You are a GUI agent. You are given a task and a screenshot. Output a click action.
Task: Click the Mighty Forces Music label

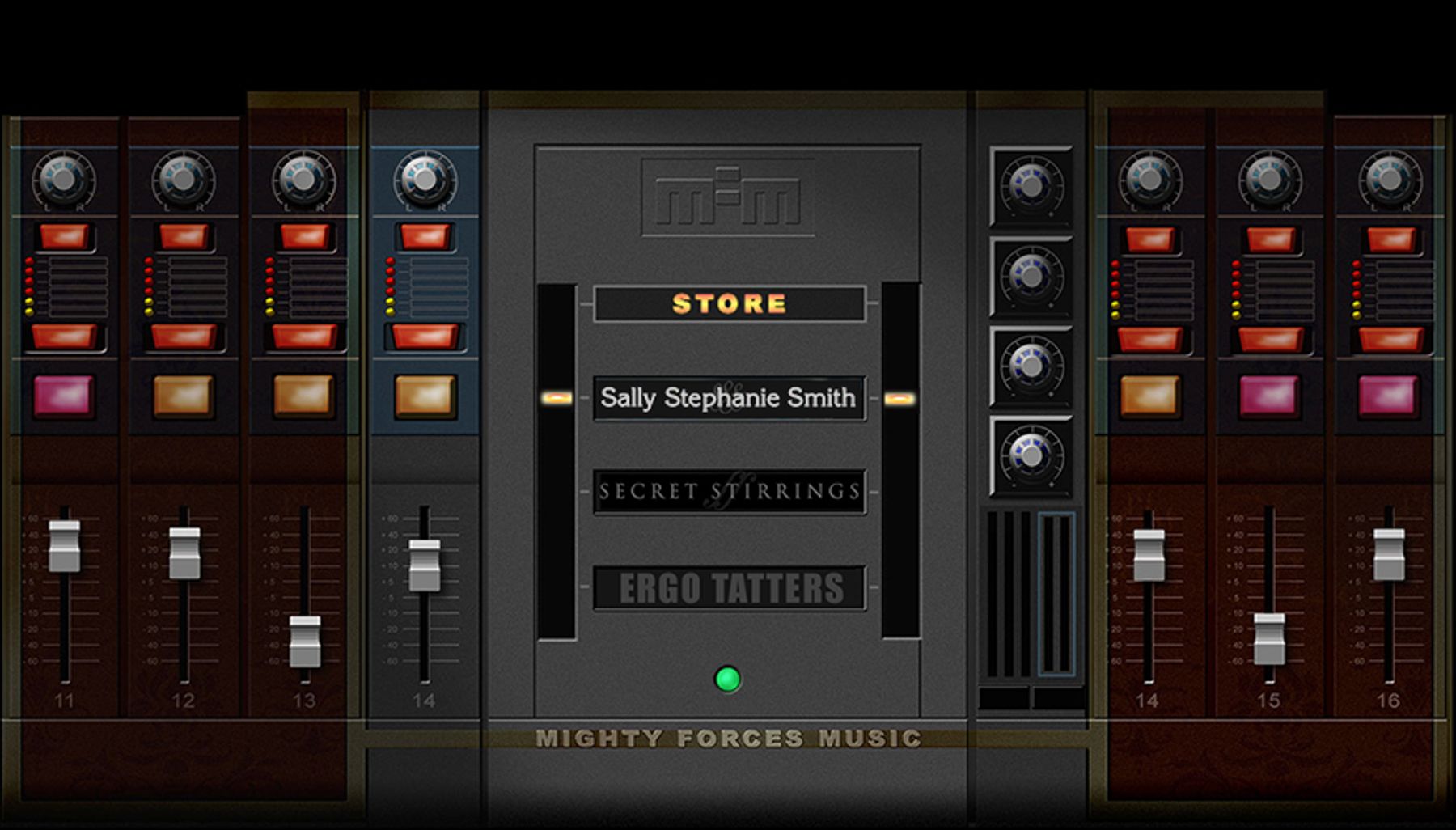[728, 739]
